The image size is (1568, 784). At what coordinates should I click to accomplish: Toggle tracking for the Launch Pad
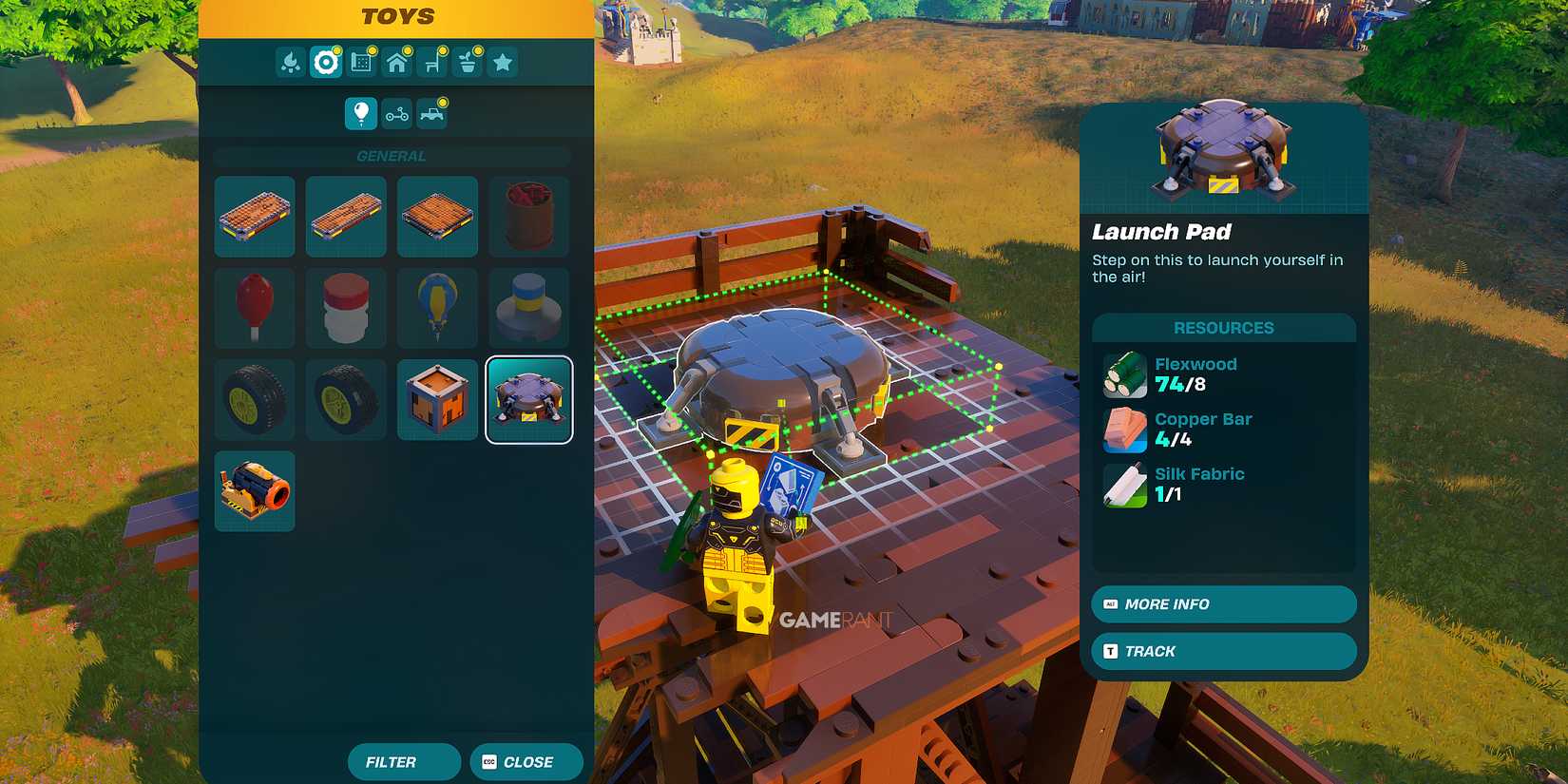click(1222, 651)
